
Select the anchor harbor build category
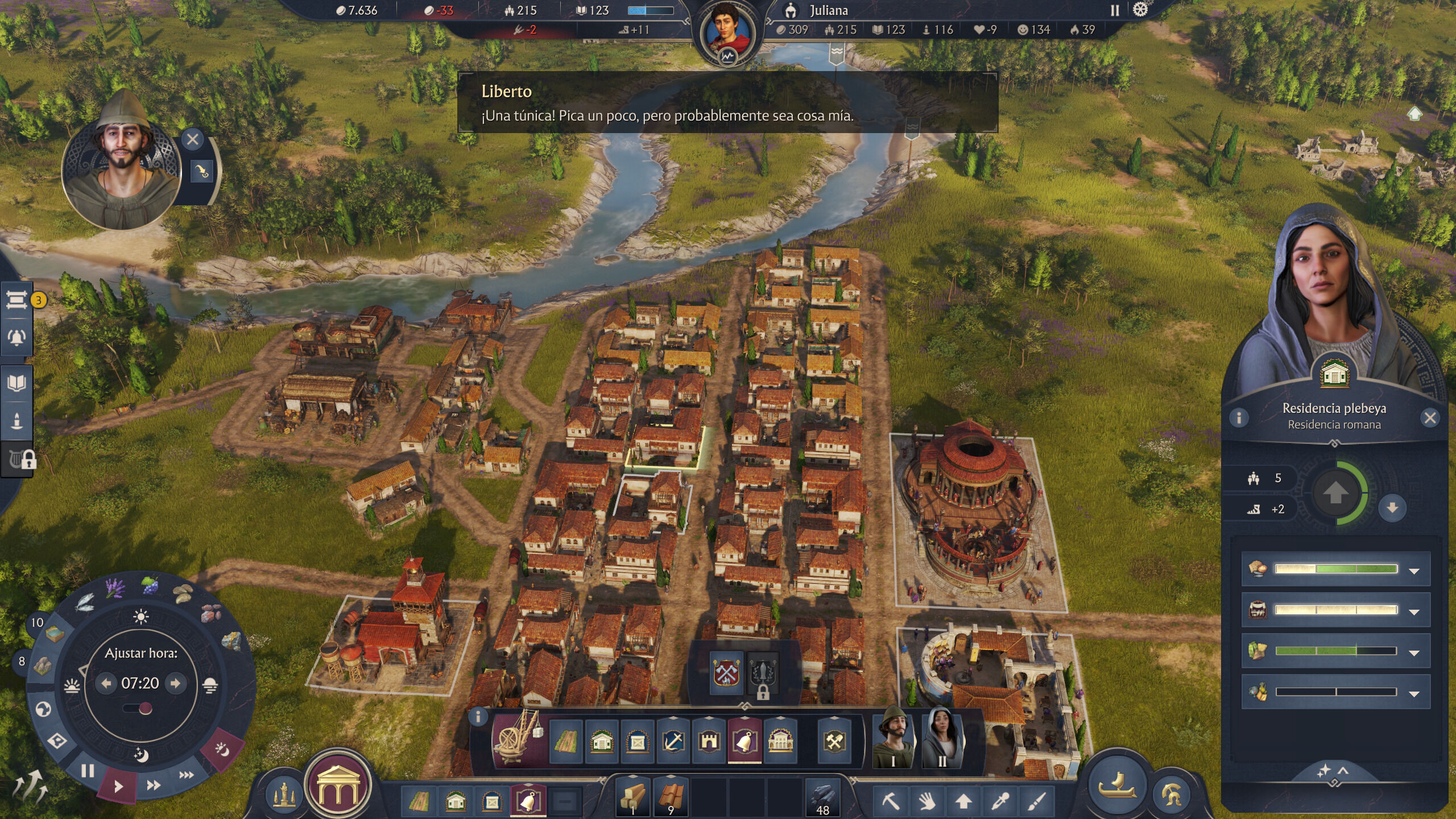(673, 741)
